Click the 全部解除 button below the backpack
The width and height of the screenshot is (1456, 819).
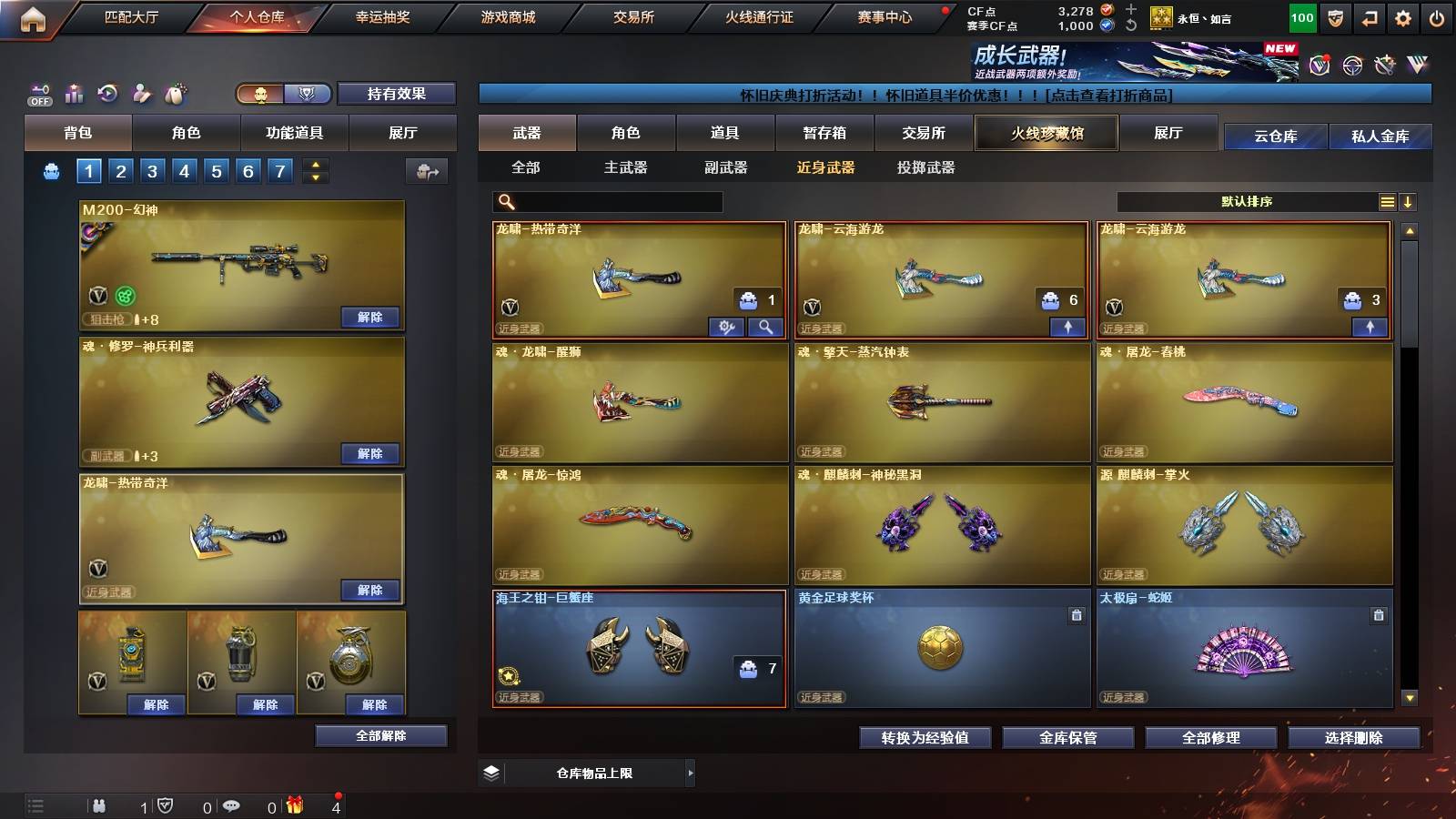[x=382, y=735]
